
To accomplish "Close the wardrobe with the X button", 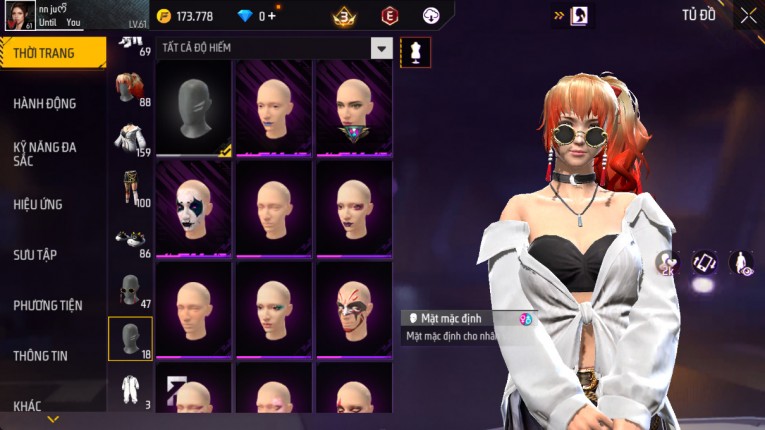I will (748, 15).
